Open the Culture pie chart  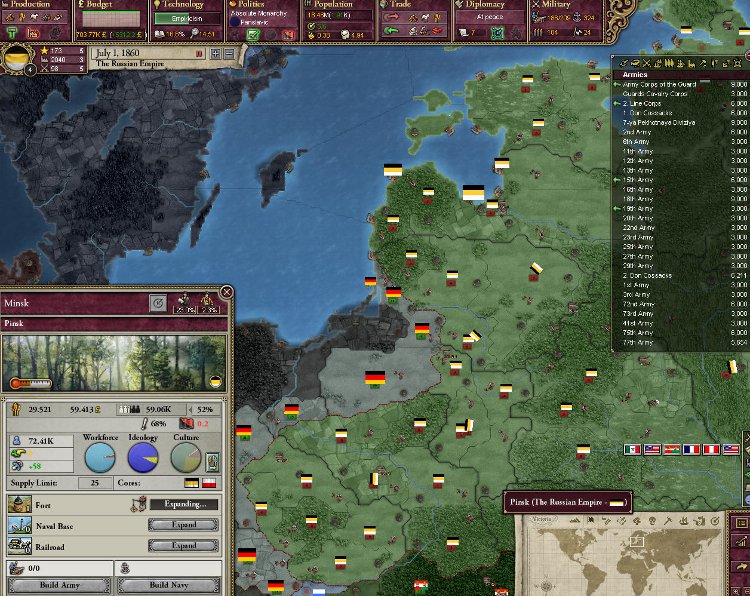(187, 458)
